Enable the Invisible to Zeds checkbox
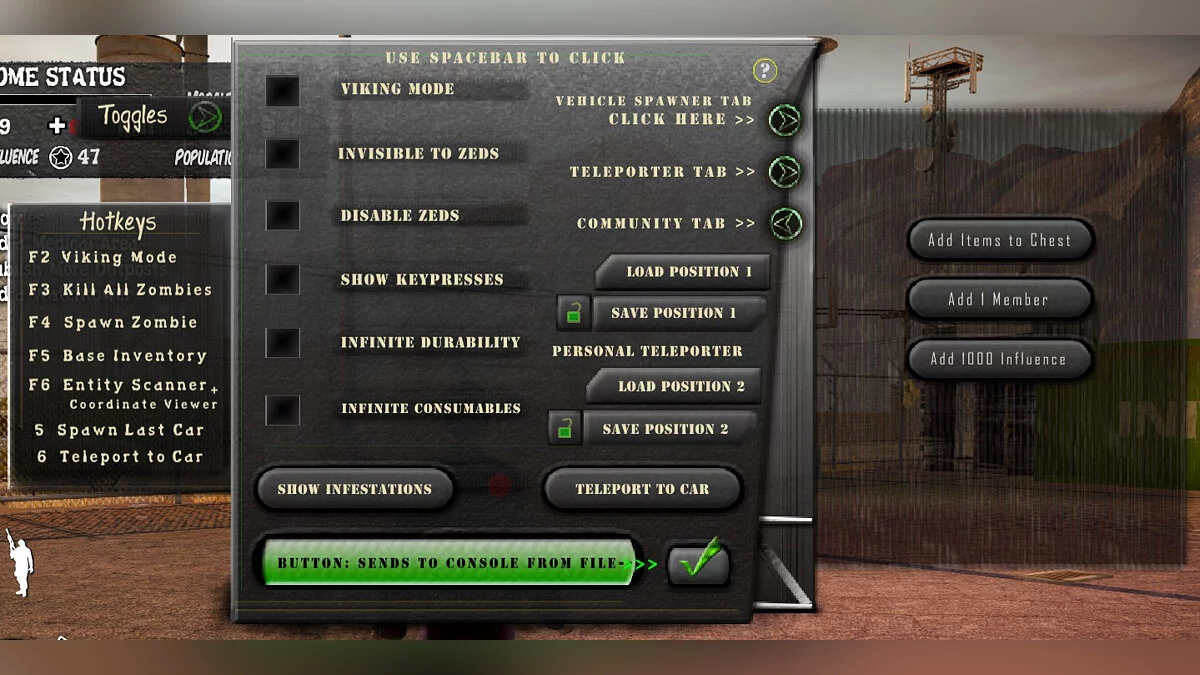 pyautogui.click(x=283, y=154)
